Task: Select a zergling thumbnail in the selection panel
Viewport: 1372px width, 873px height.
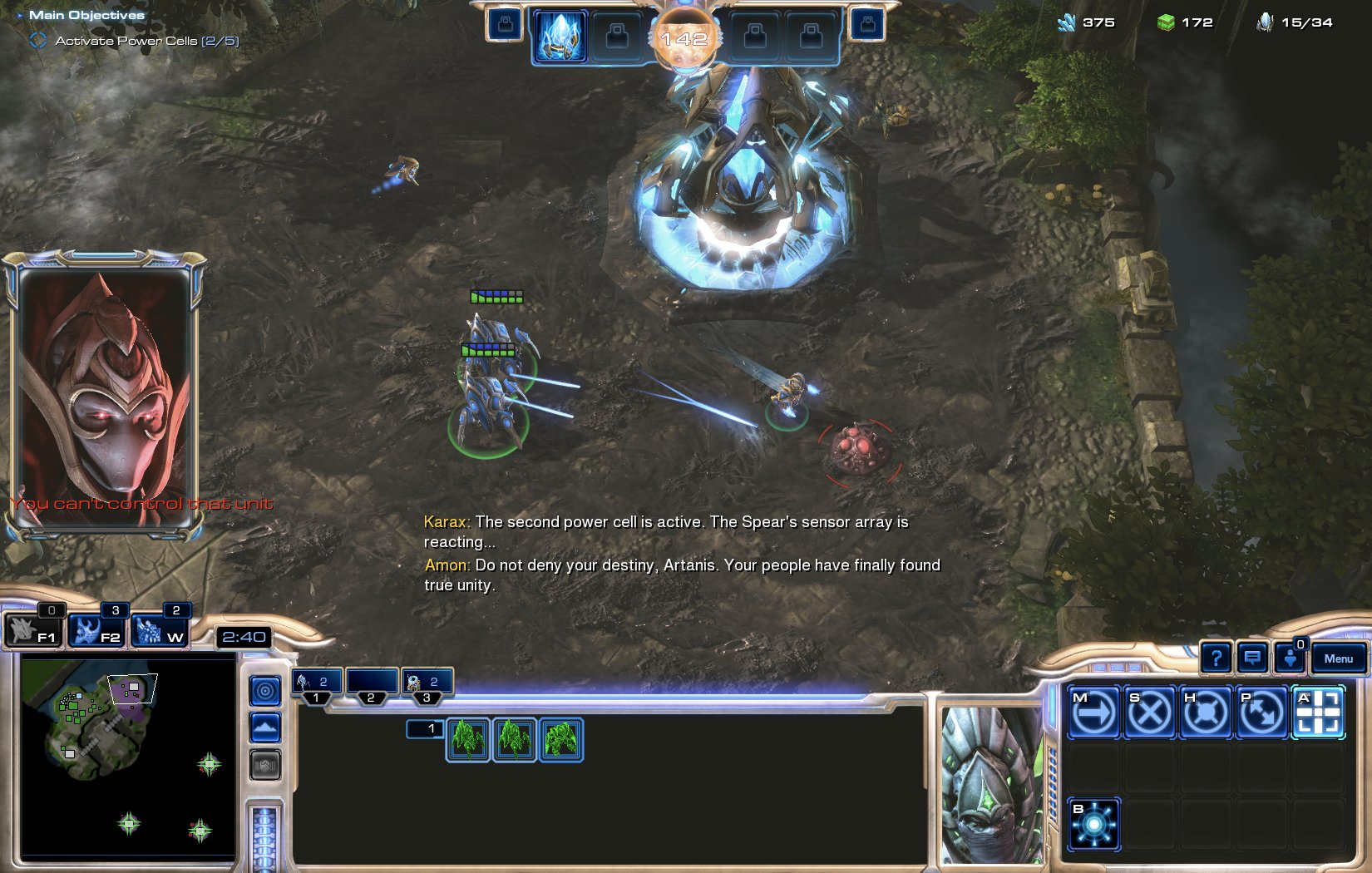Action: tap(467, 742)
